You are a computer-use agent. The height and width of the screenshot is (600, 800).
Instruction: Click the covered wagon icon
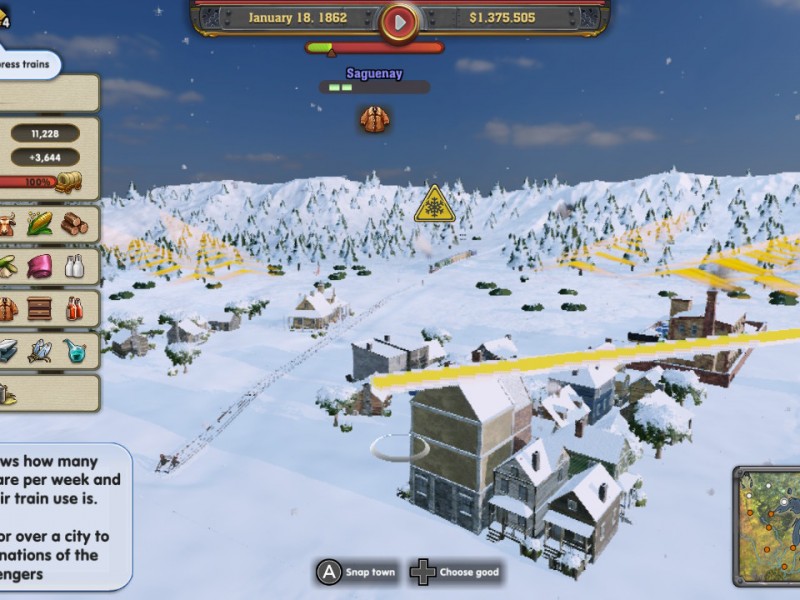(x=69, y=182)
